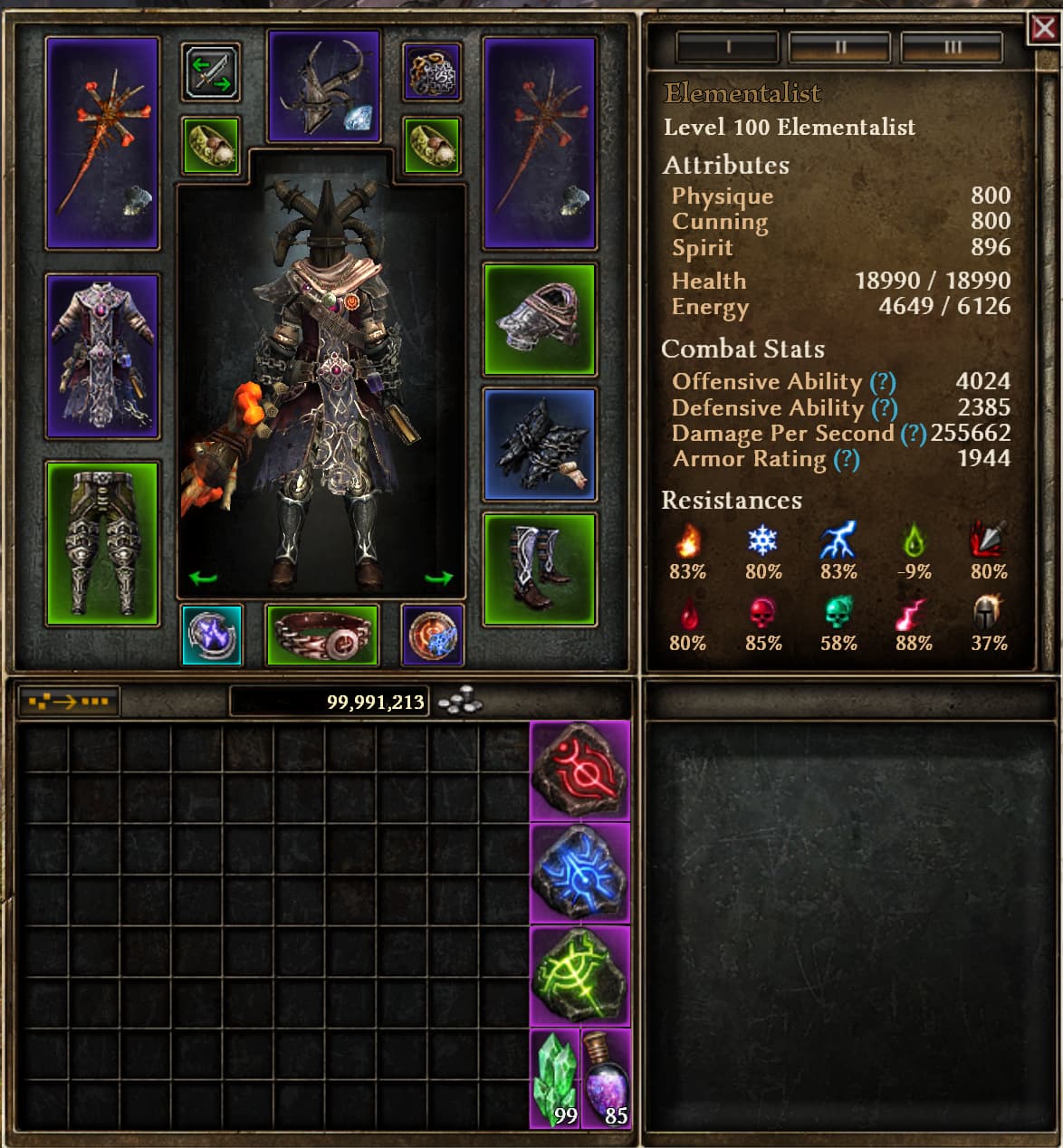Image resolution: width=1063 pixels, height=1148 pixels.
Task: Select the shoulder armor slot
Action: pos(540,319)
